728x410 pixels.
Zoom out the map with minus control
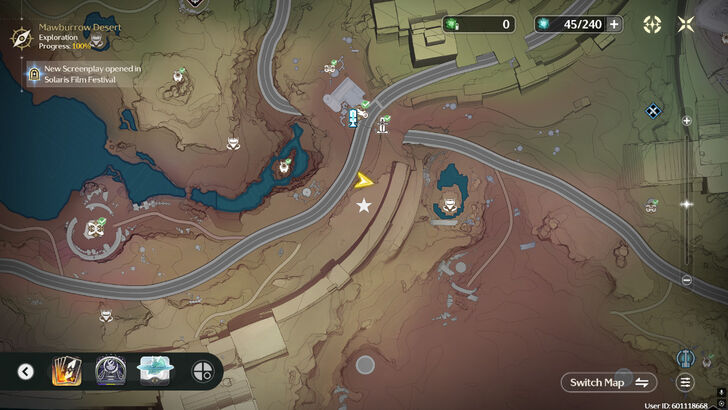686,280
